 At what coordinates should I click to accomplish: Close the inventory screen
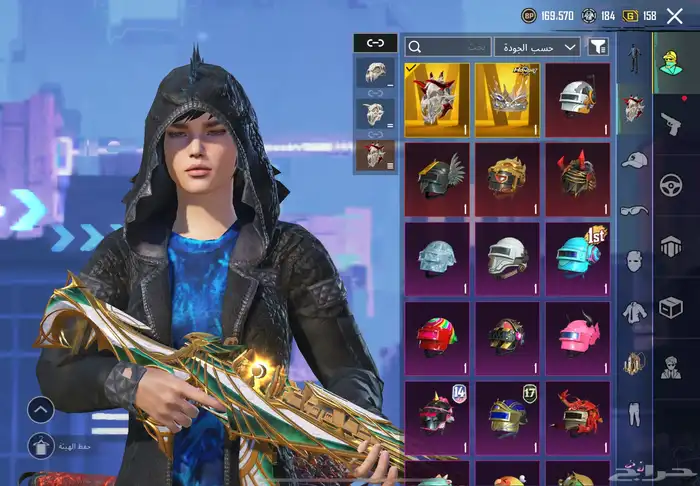[x=674, y=16]
